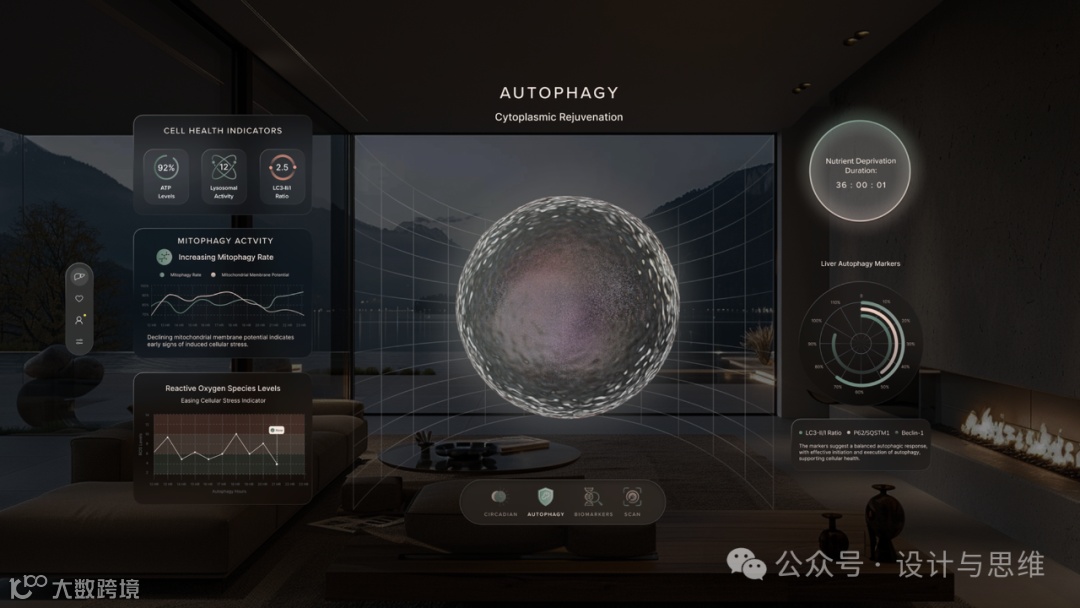Switch to the Circadian tab
The width and height of the screenshot is (1080, 608).
pos(500,499)
